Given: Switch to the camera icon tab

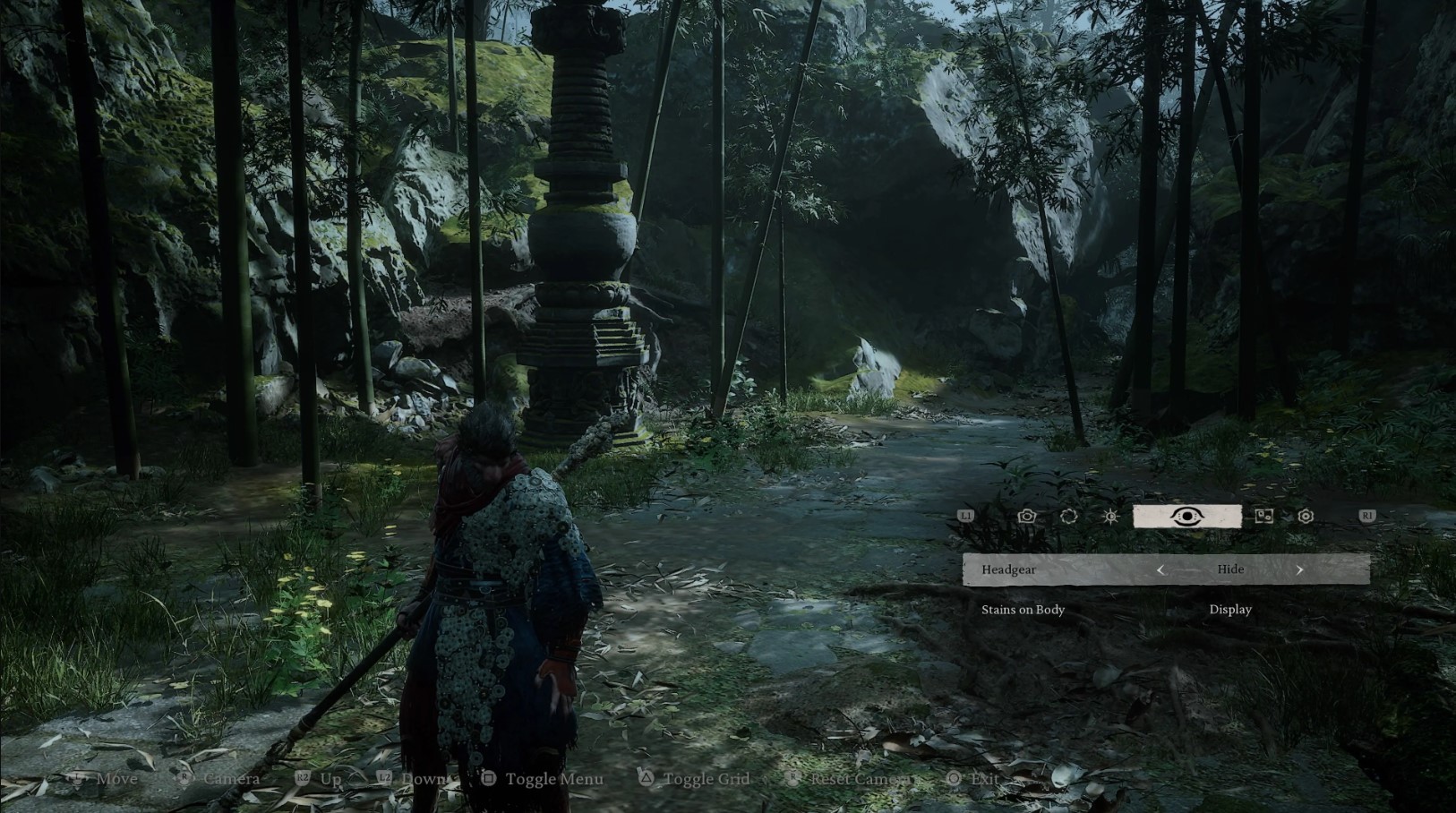Looking at the screenshot, I should click(x=1027, y=517).
